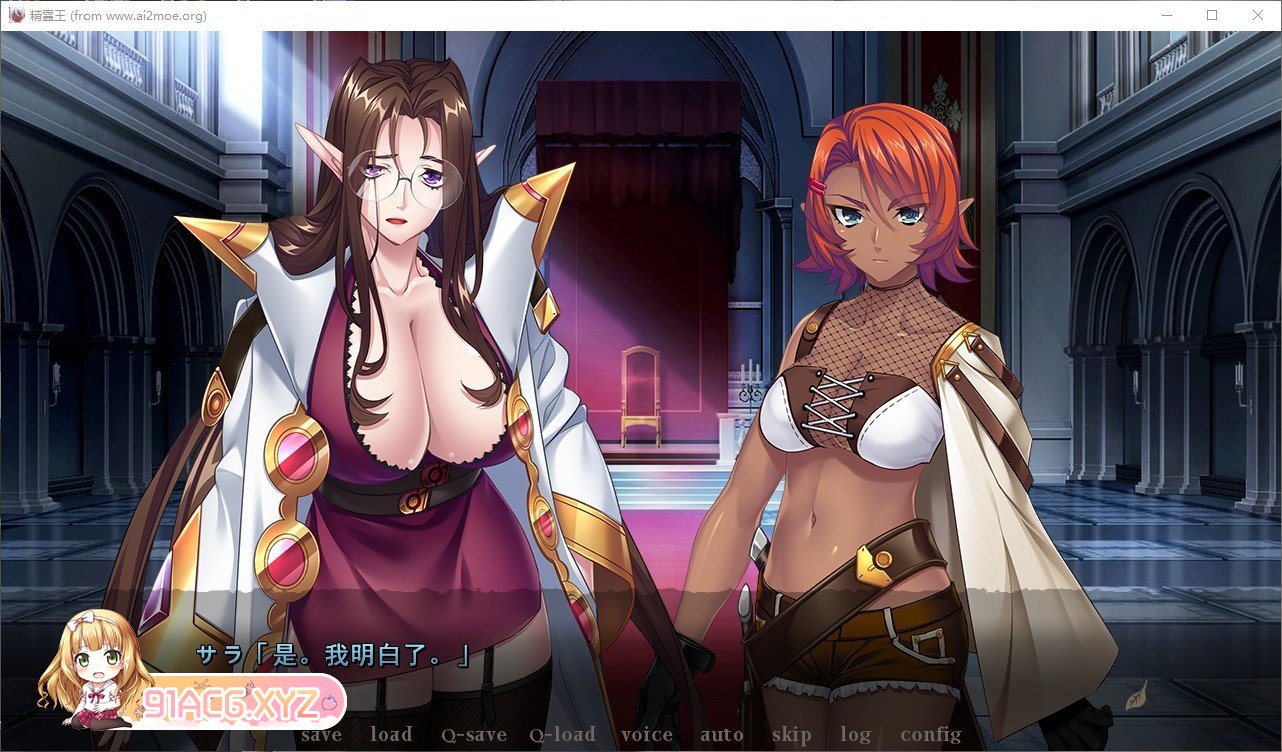Toggle the textbox visibility with the leaf button
This screenshot has width=1282, height=752.
[1136, 695]
